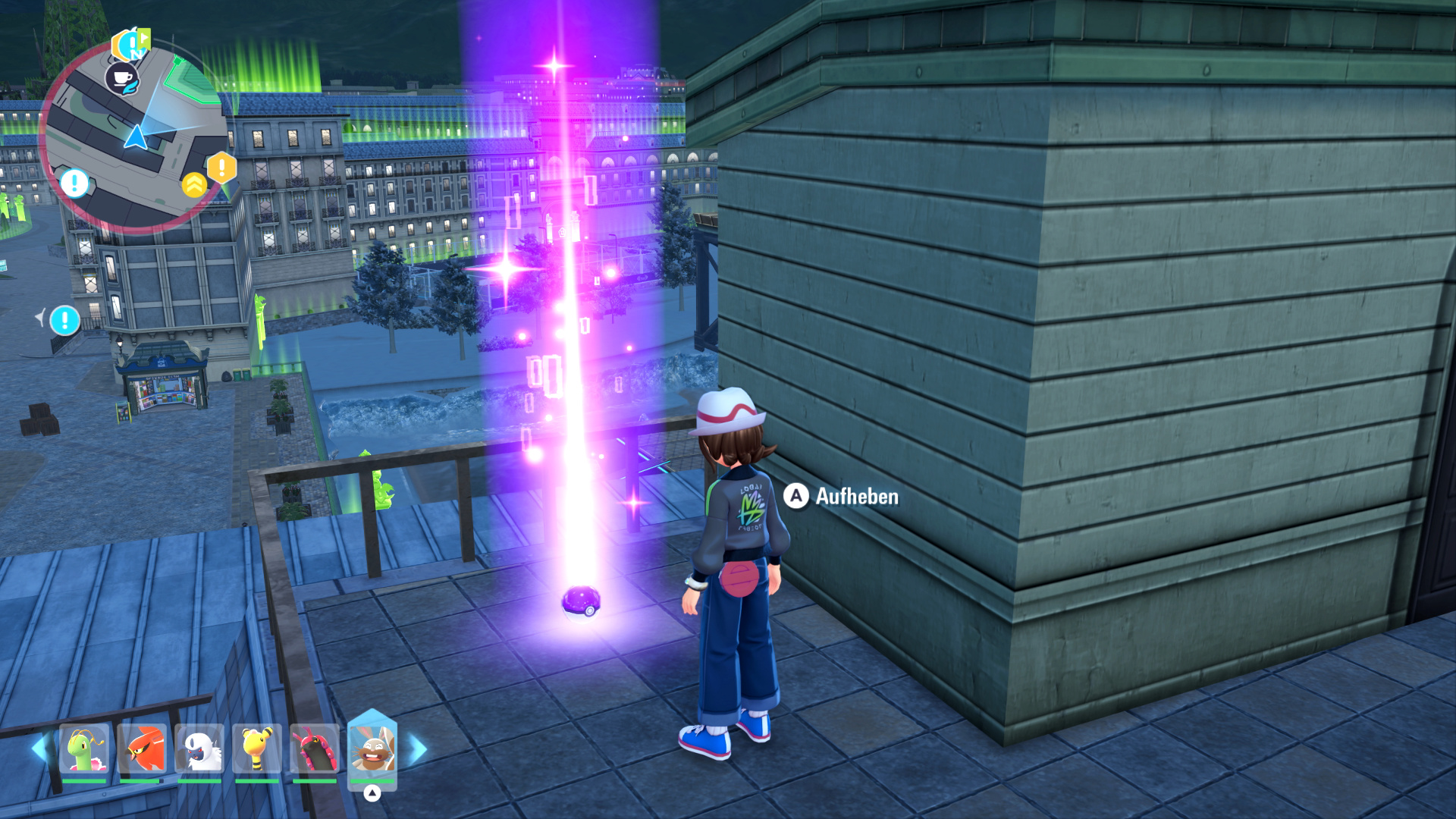1456x819 pixels.
Task: Click the left arrow of party bar
Action: tap(39, 748)
